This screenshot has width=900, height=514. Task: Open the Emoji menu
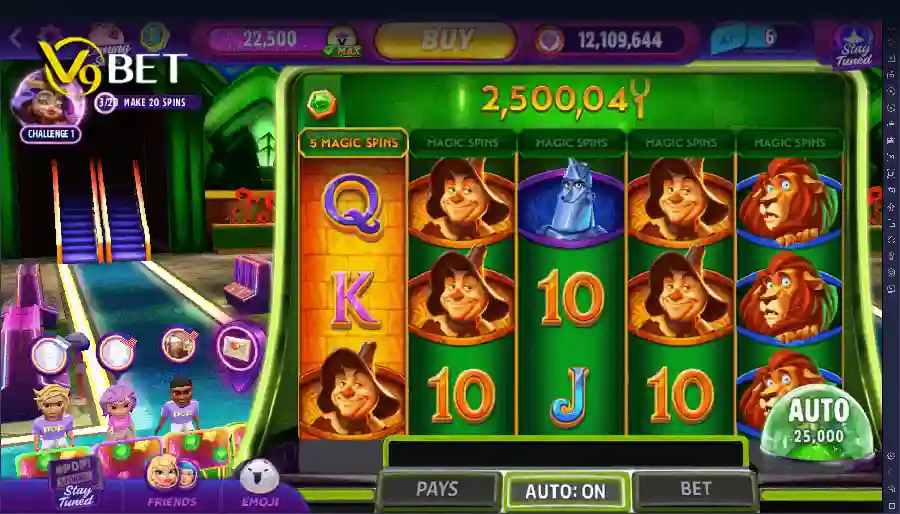click(x=259, y=482)
